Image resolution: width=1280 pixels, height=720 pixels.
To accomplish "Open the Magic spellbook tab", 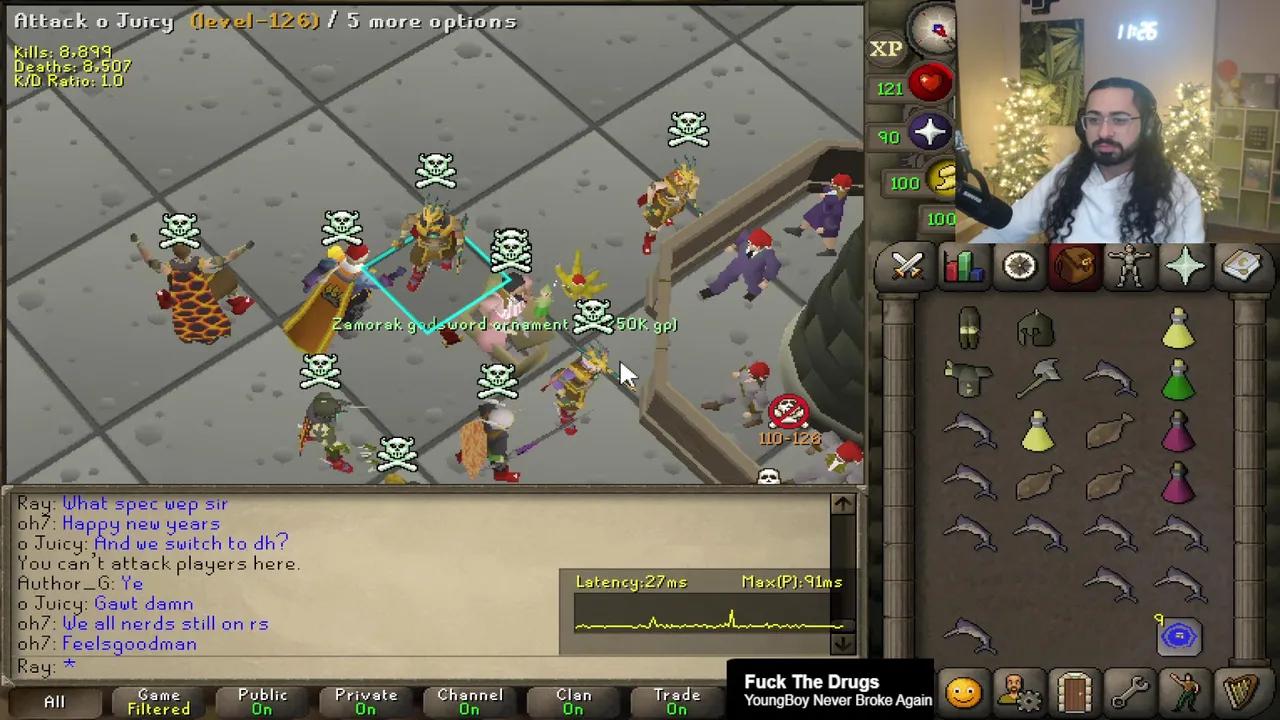I will pyautogui.click(x=1242, y=265).
